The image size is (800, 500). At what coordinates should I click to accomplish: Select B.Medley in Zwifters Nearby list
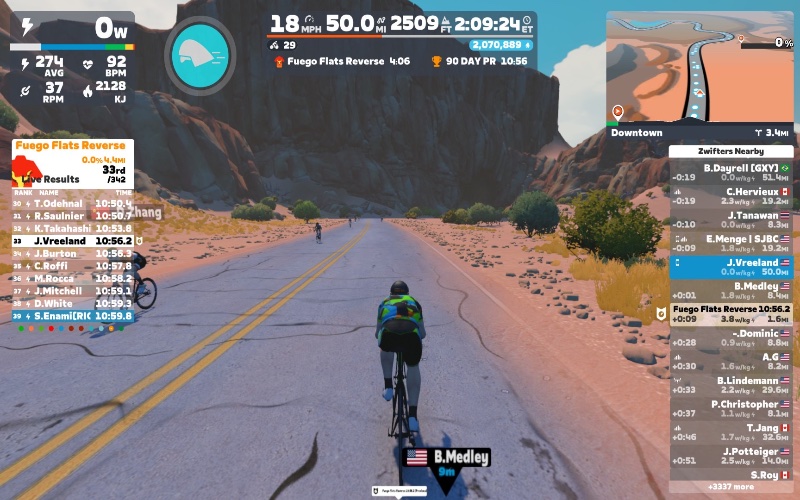(x=731, y=291)
